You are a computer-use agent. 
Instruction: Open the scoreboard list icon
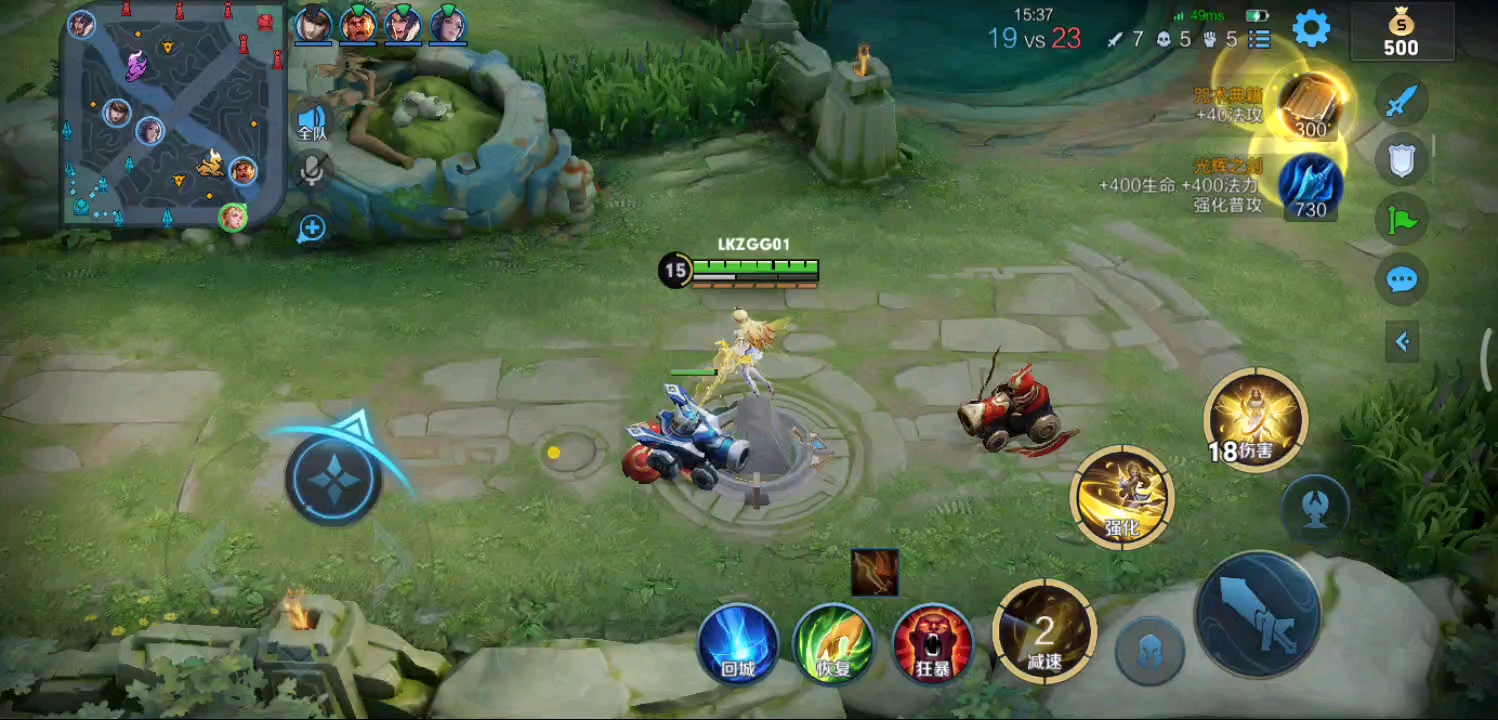point(1259,39)
